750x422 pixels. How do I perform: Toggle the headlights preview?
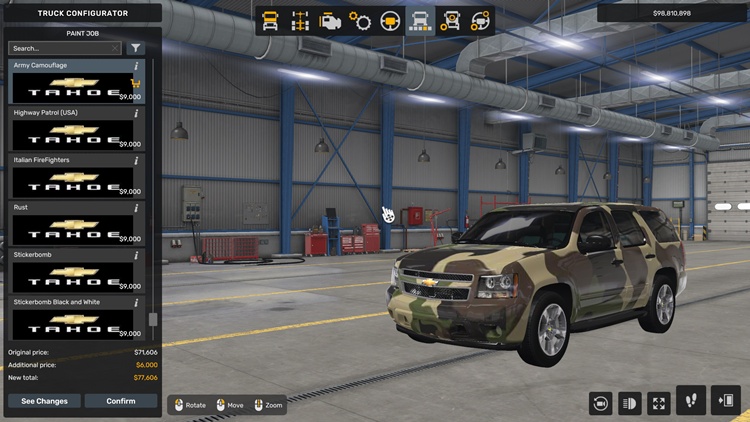[630, 402]
